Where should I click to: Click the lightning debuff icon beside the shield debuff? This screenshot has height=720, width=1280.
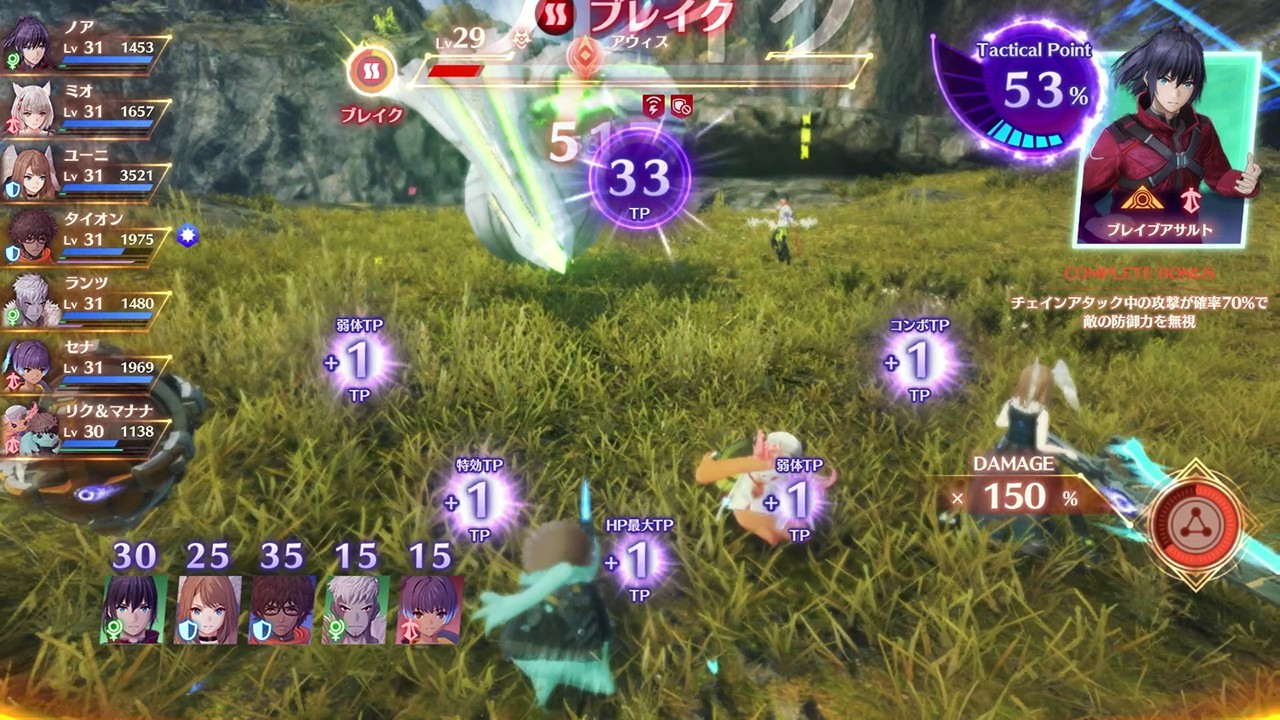(654, 106)
